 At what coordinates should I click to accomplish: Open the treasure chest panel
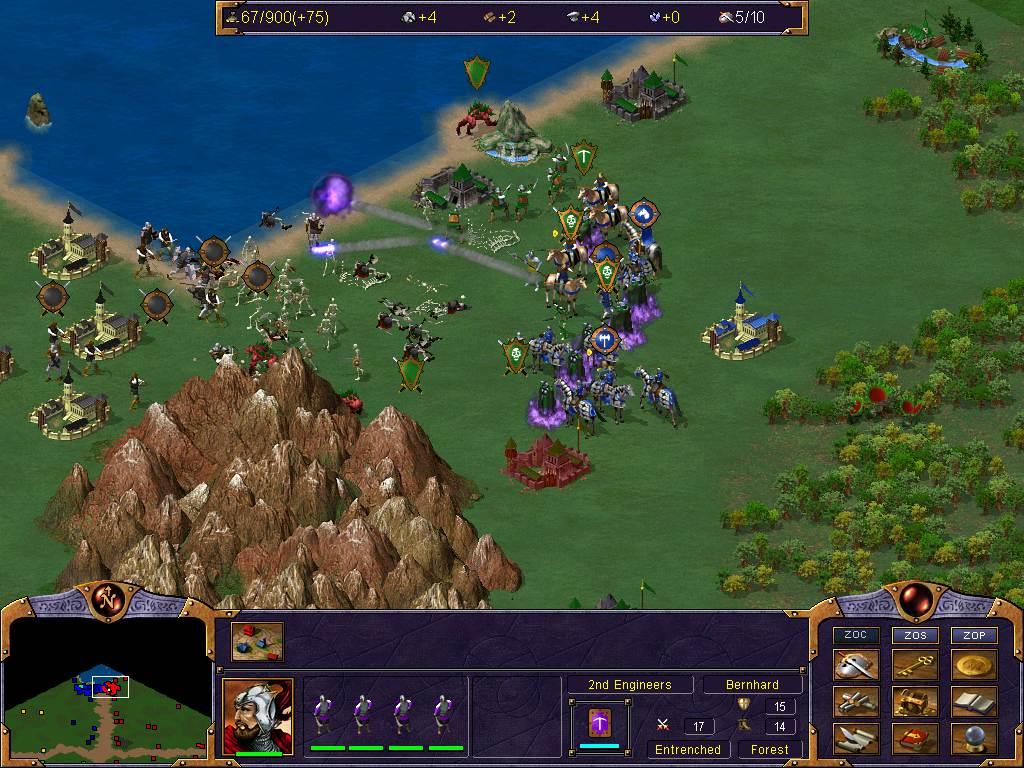coord(915,702)
